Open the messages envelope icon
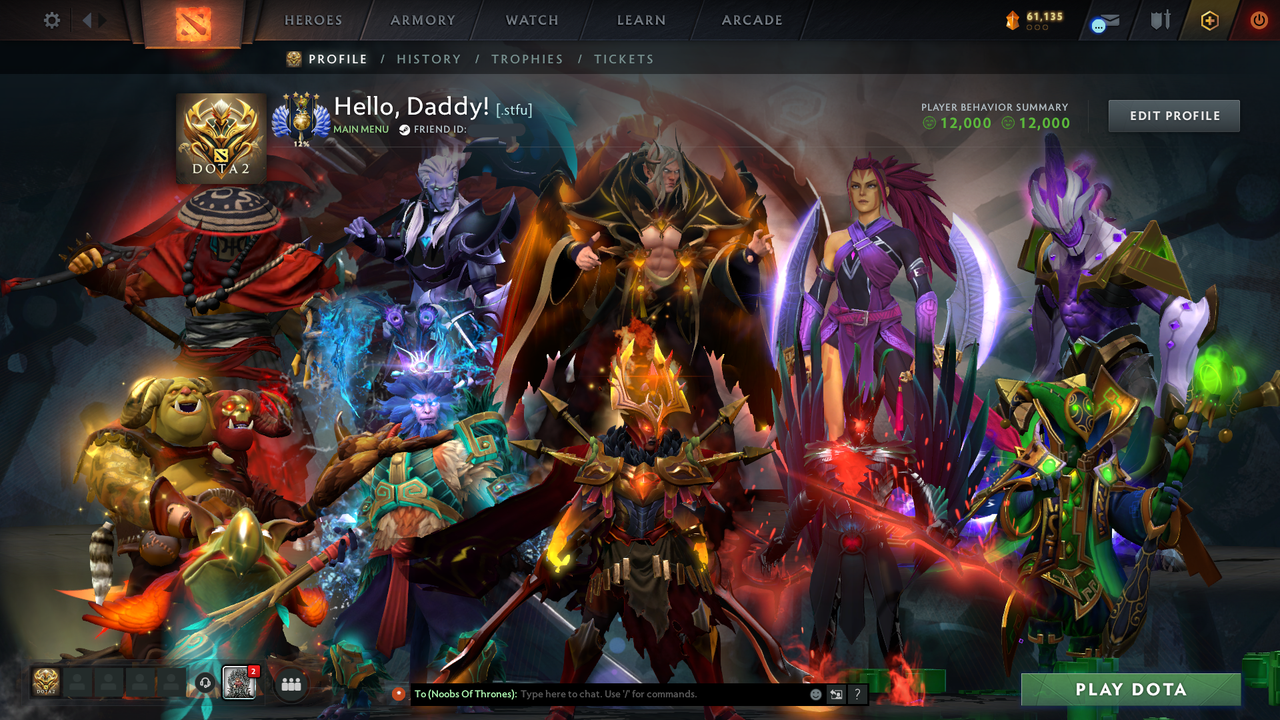1280x720 pixels. pos(1108,19)
